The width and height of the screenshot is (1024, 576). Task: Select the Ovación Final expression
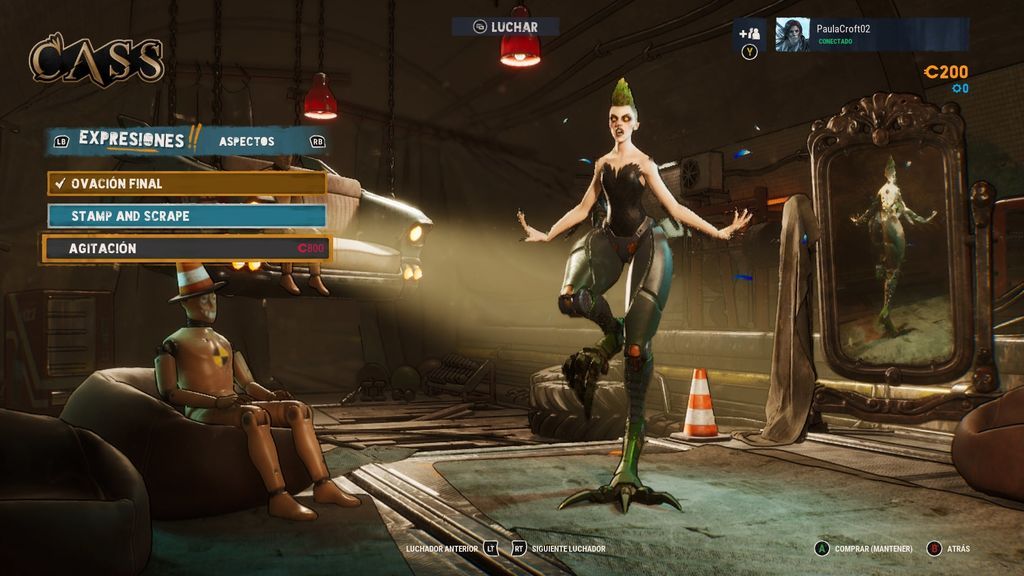pyautogui.click(x=187, y=184)
